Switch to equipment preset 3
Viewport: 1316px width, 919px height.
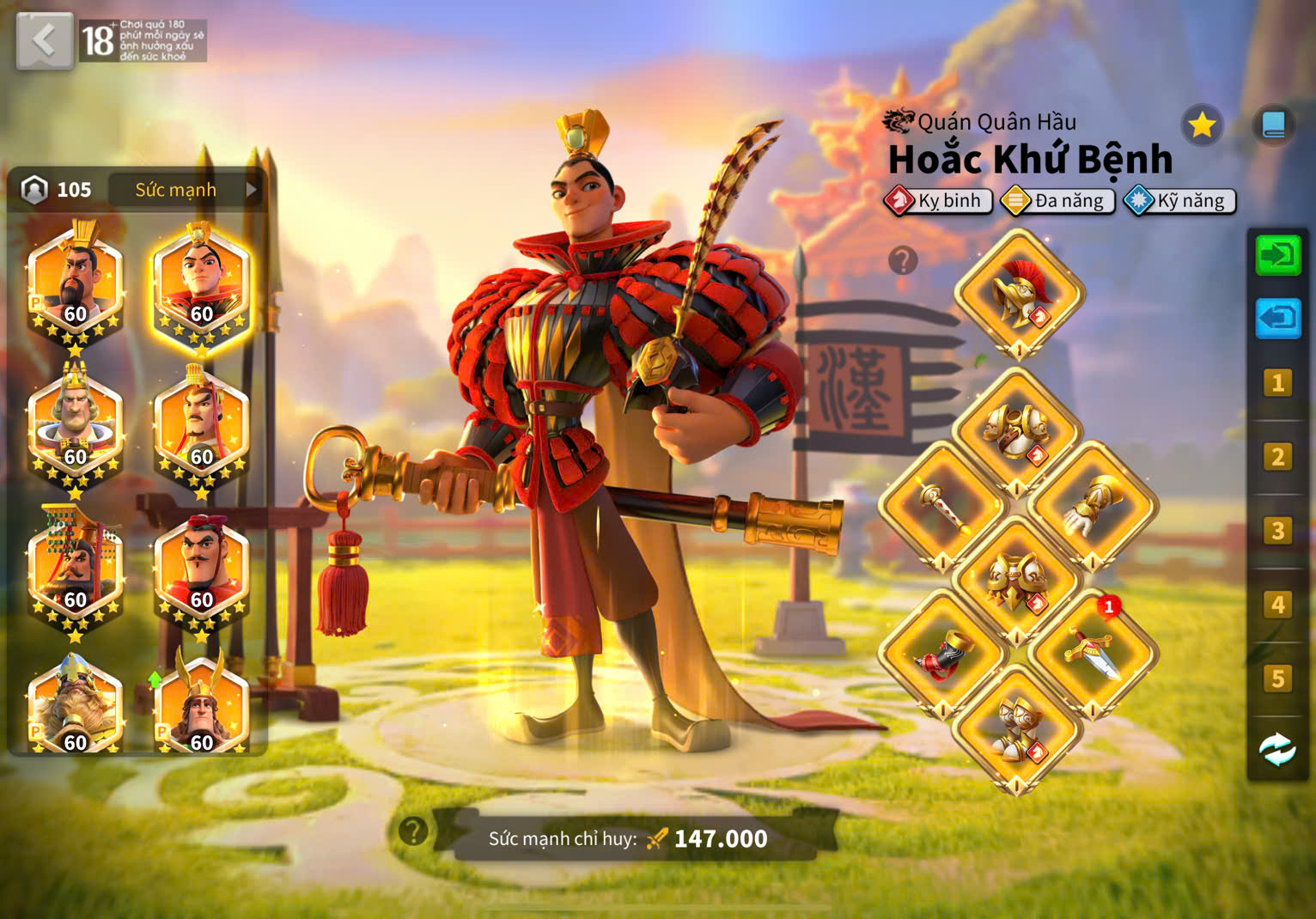click(x=1277, y=531)
